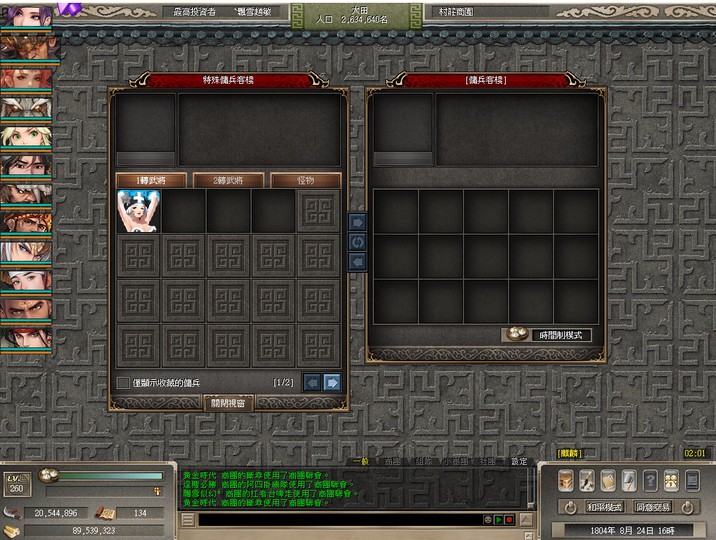Click the swap button between the inns
This screenshot has height=540, width=716.
tap(357, 242)
